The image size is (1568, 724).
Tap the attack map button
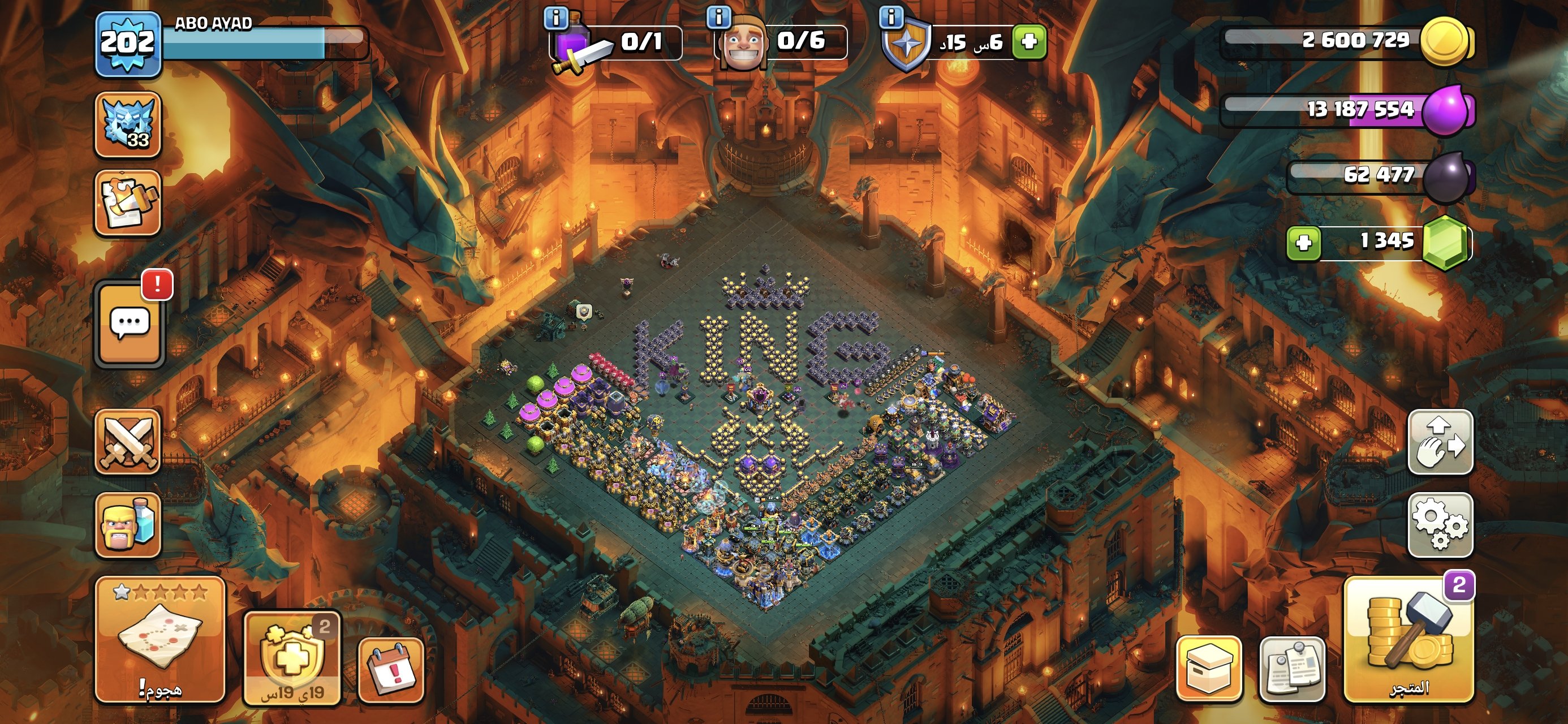160,639
